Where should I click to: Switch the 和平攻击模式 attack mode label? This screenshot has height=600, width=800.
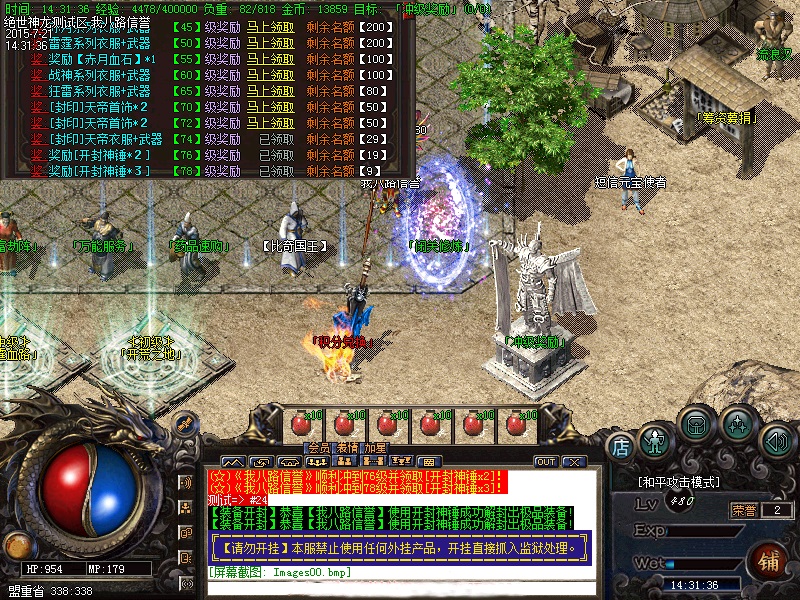click(x=679, y=482)
